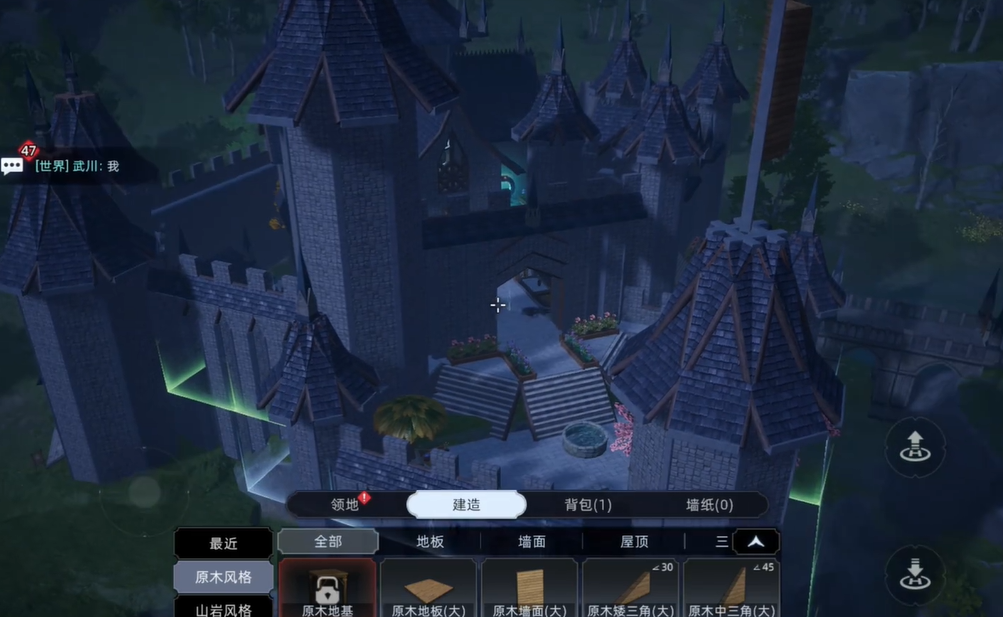The image size is (1003, 617).
Task: Open the world chat message icon
Action: (x=13, y=166)
